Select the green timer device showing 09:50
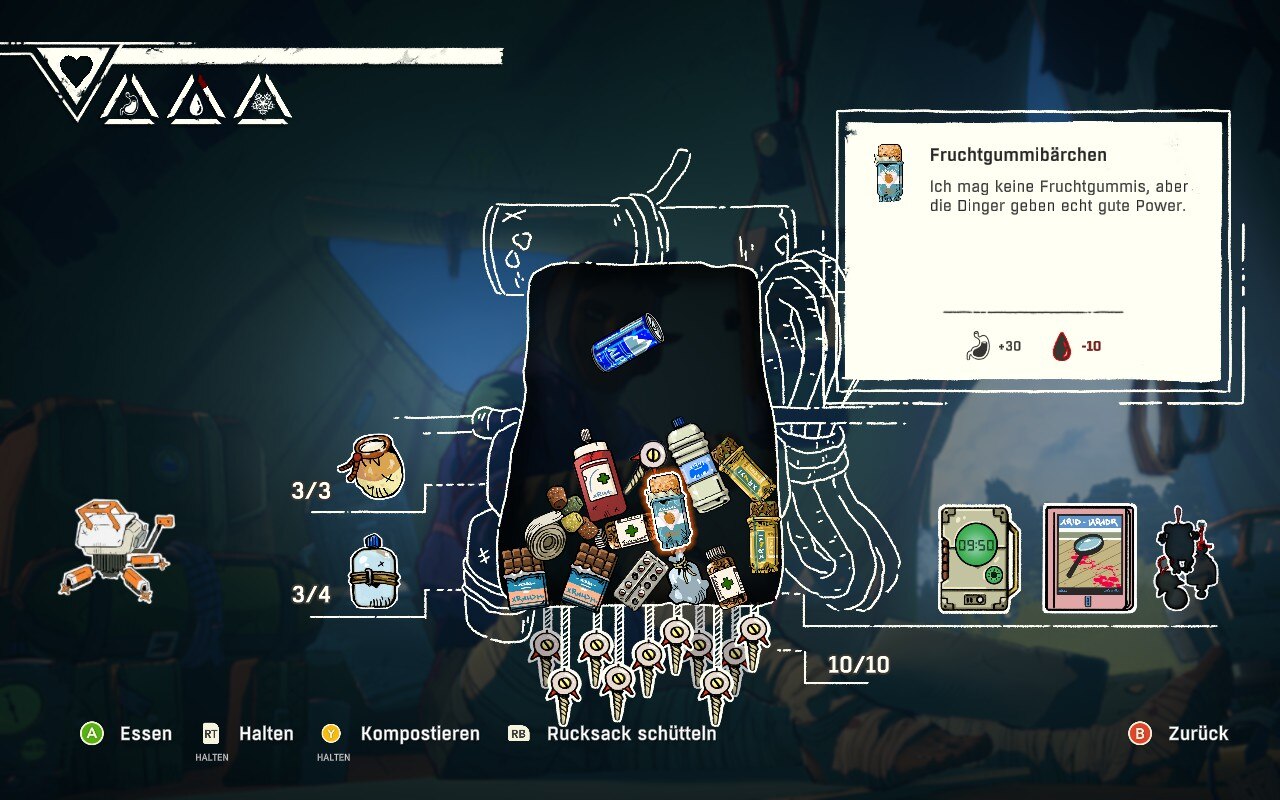This screenshot has width=1280, height=800. tap(975, 558)
